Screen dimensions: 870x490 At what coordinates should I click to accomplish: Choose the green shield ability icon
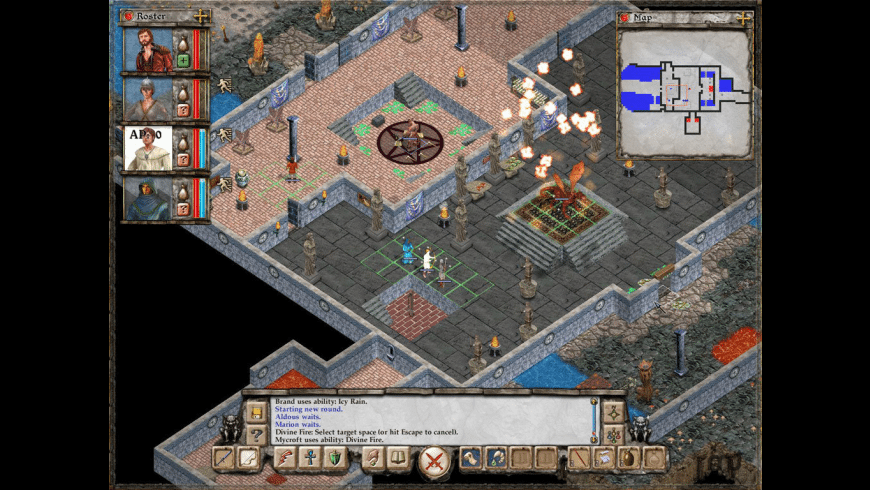[335, 458]
